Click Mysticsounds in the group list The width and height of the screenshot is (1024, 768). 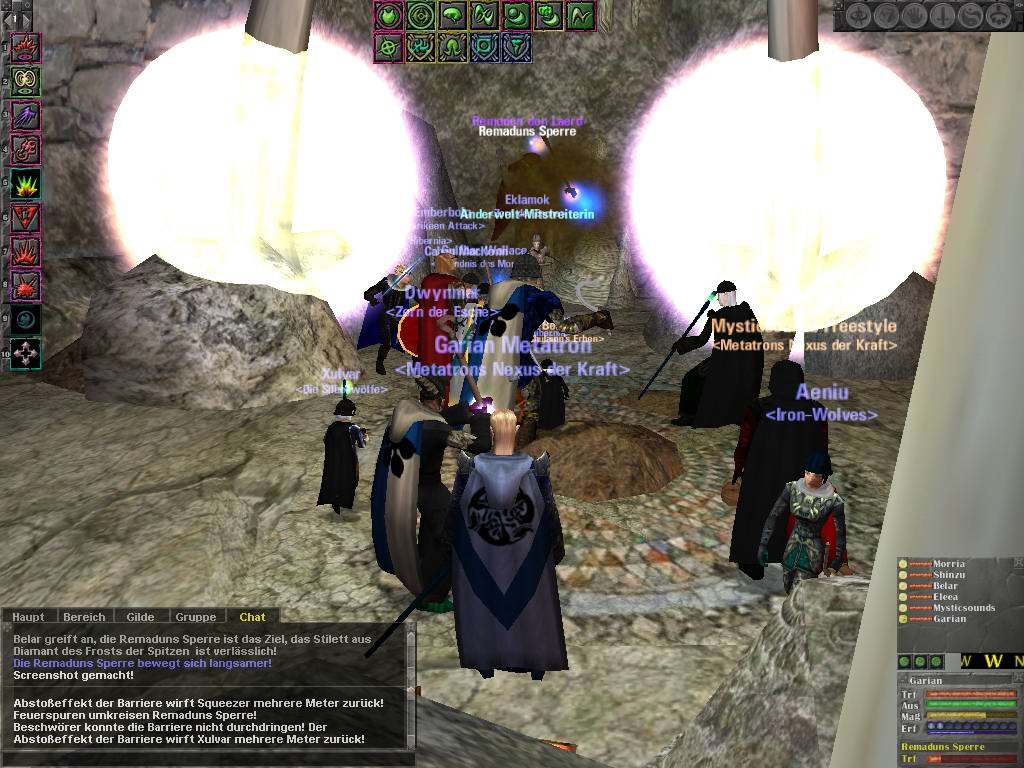[x=963, y=608]
